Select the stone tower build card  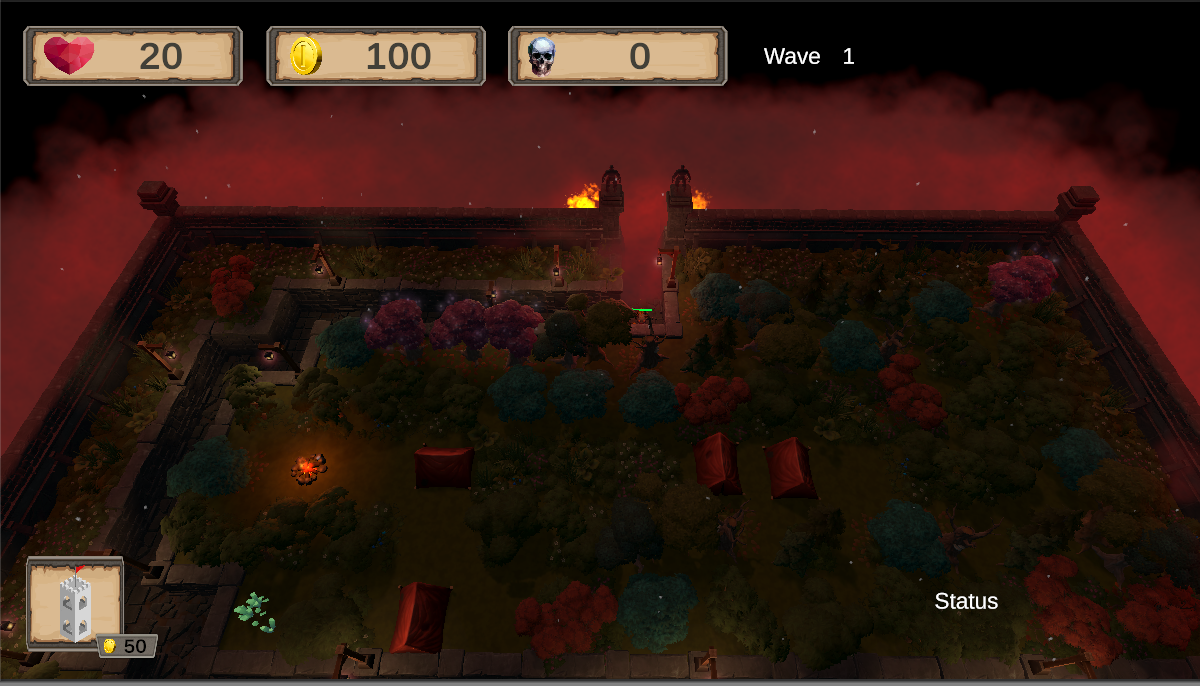pos(76,604)
